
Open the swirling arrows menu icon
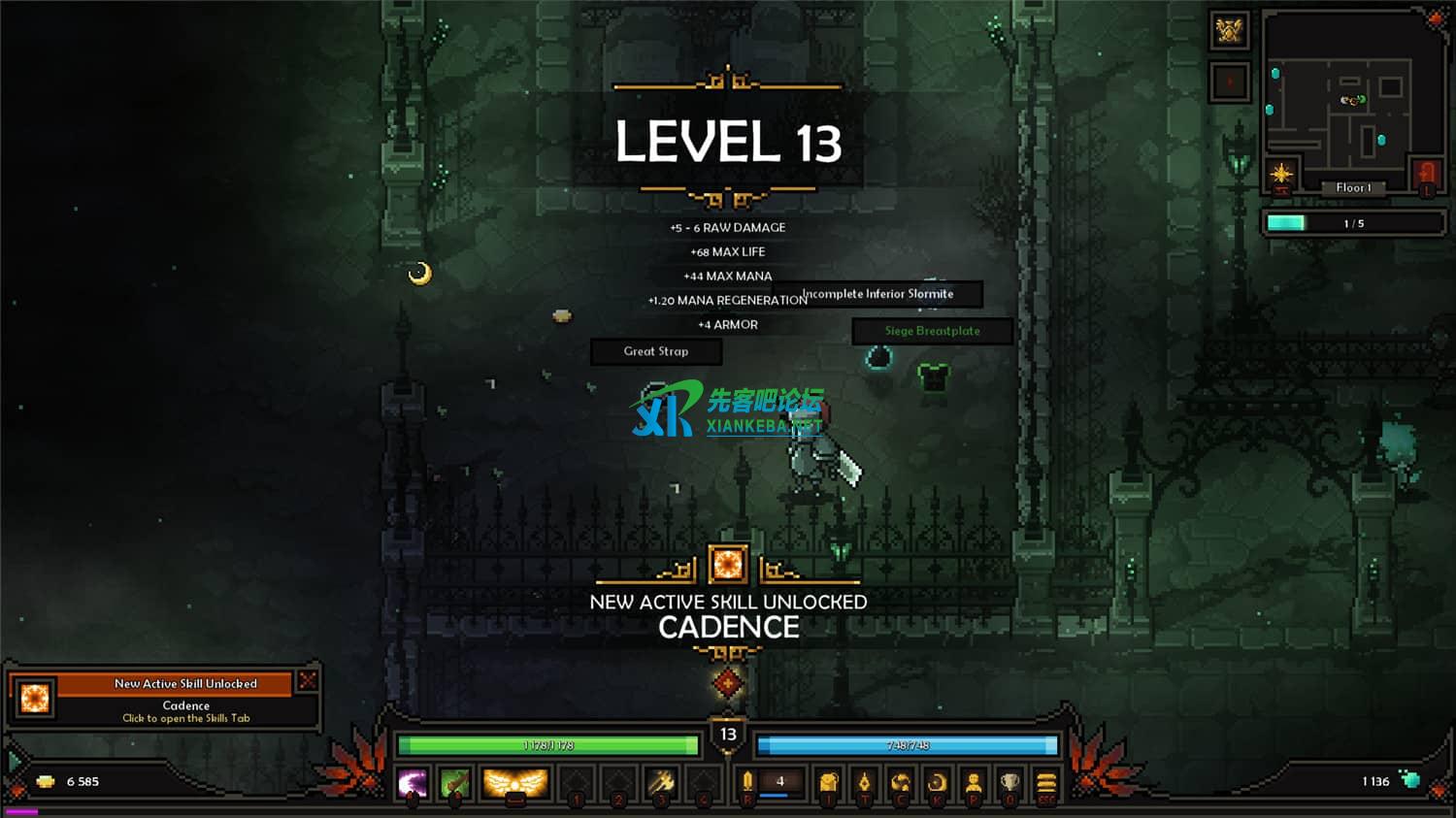point(901,782)
